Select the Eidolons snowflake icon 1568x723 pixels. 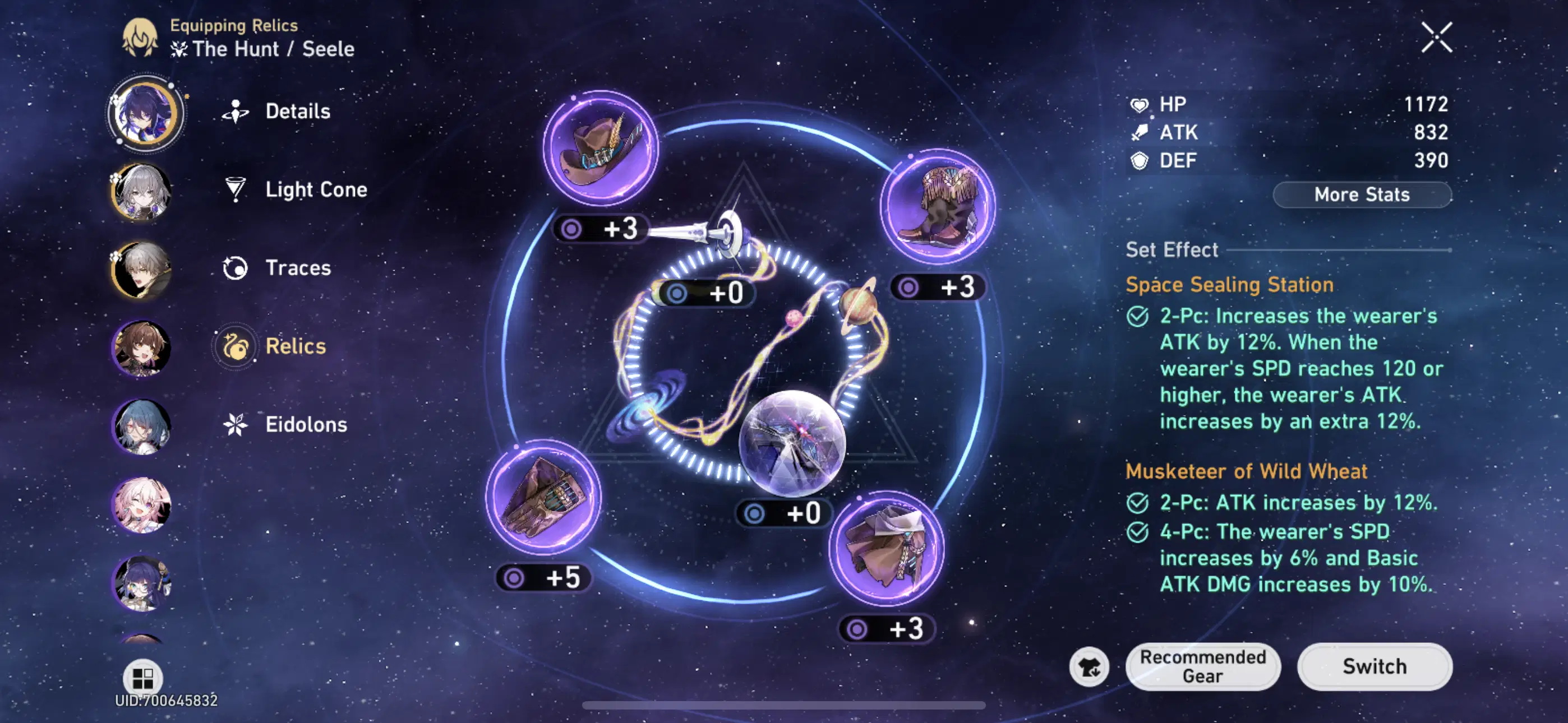point(236,424)
